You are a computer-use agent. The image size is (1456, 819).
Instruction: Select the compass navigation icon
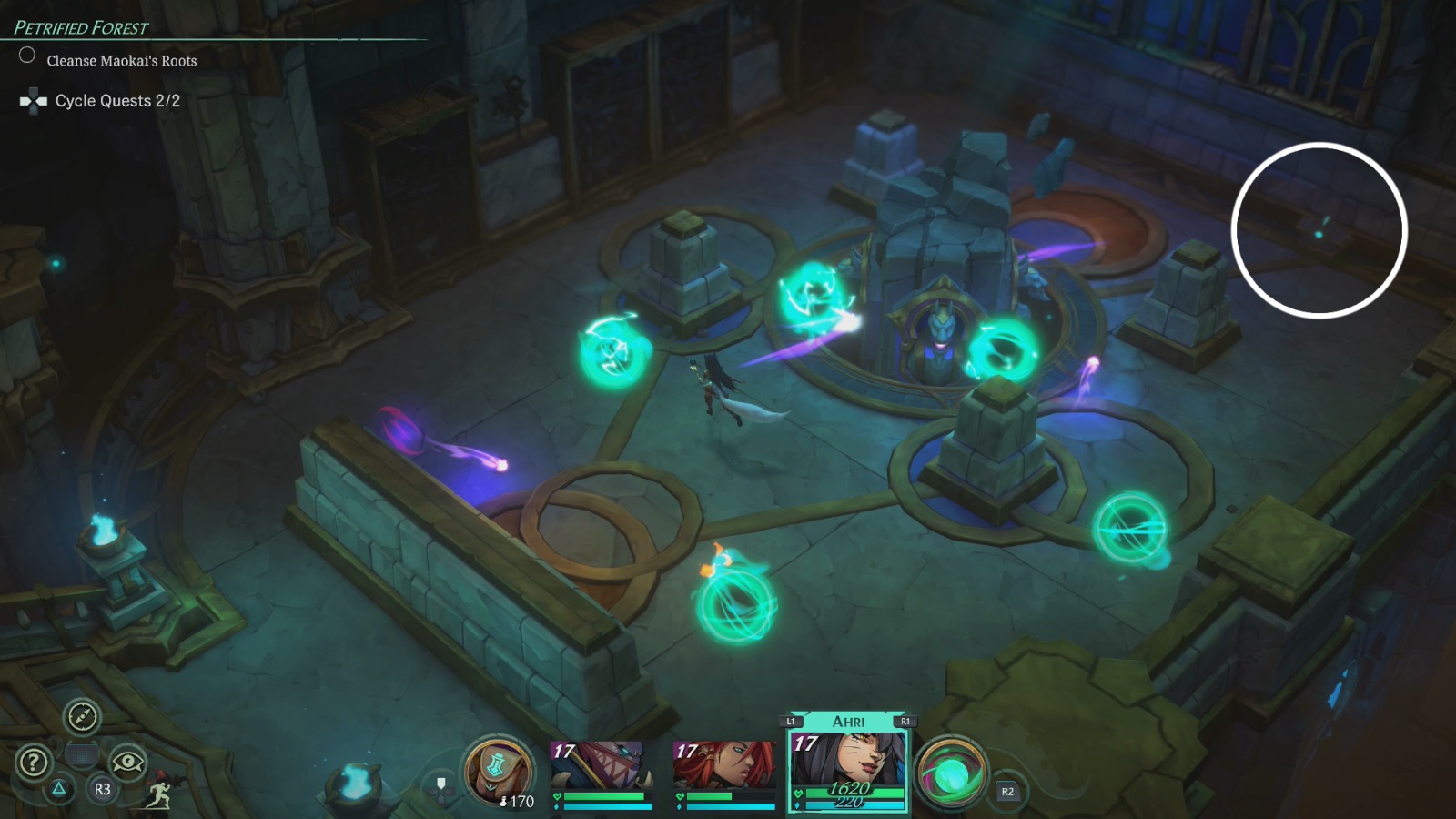pos(81,718)
